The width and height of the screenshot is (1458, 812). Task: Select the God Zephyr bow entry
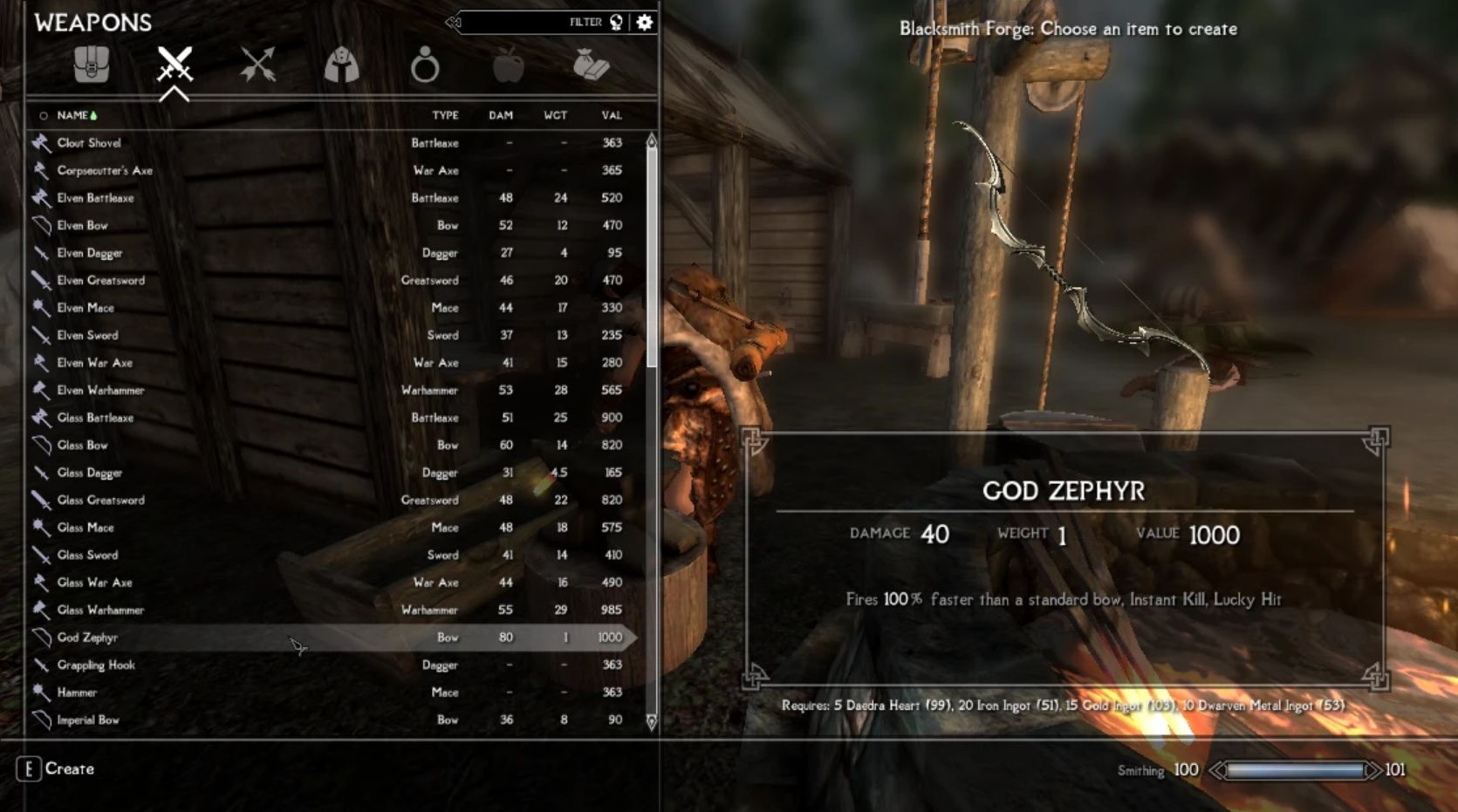pos(87,638)
